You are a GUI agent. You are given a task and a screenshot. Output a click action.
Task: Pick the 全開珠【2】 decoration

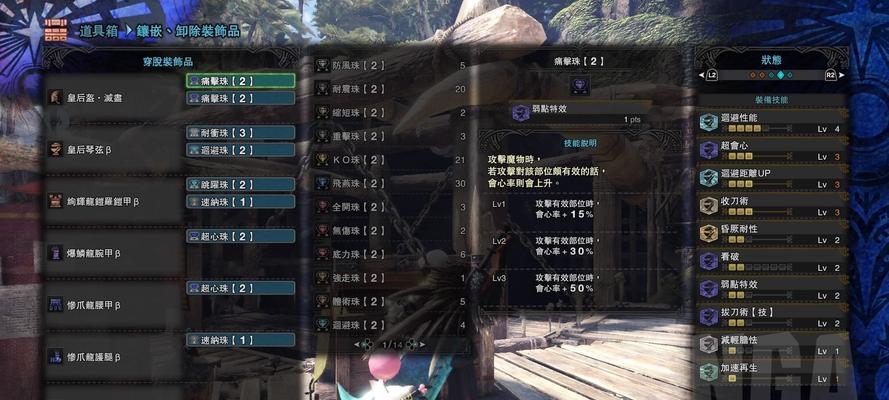[x=390, y=206]
